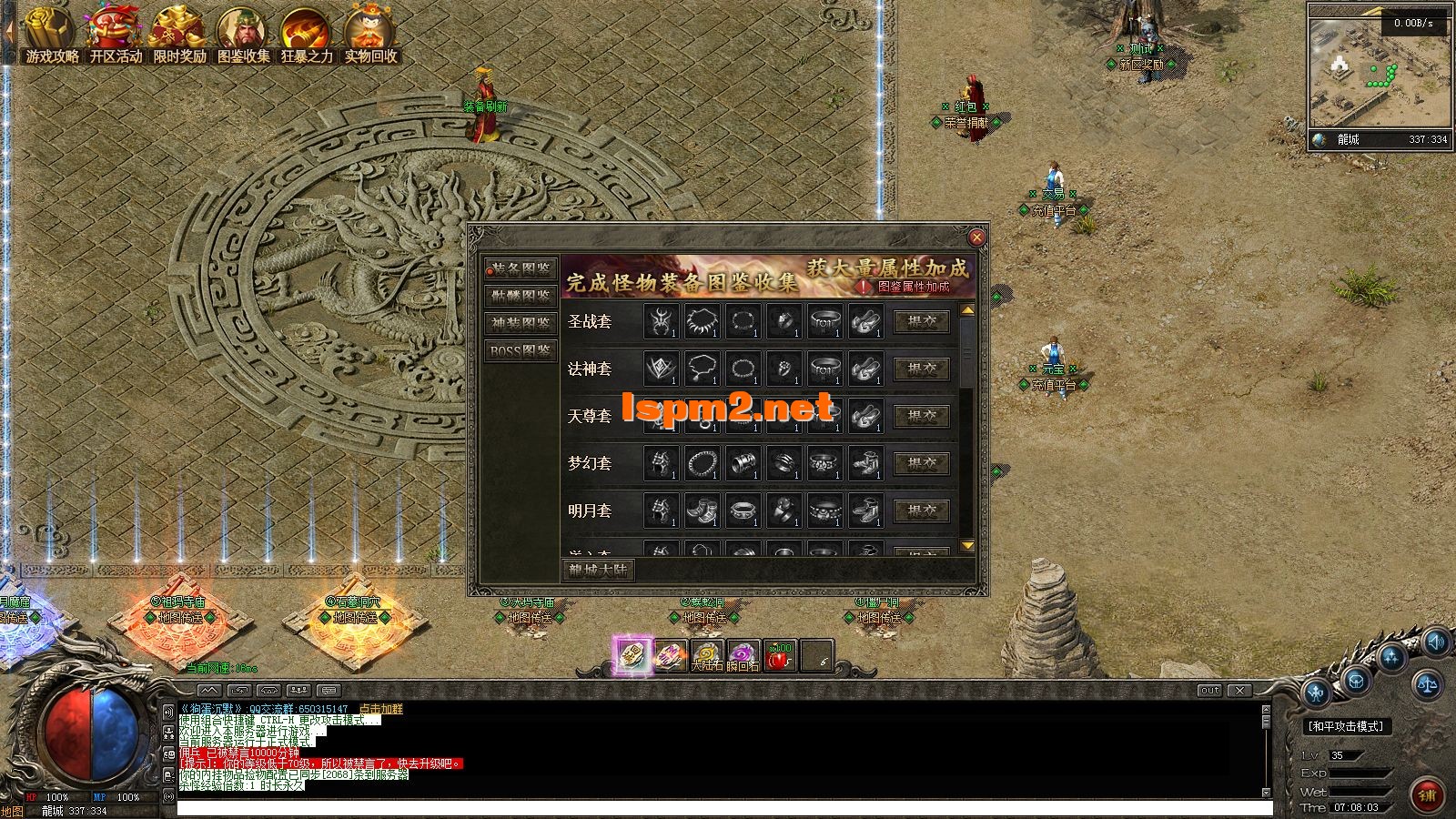Submit the 圣战套 set with 提交
The width and height of the screenshot is (1456, 819).
pos(922,321)
